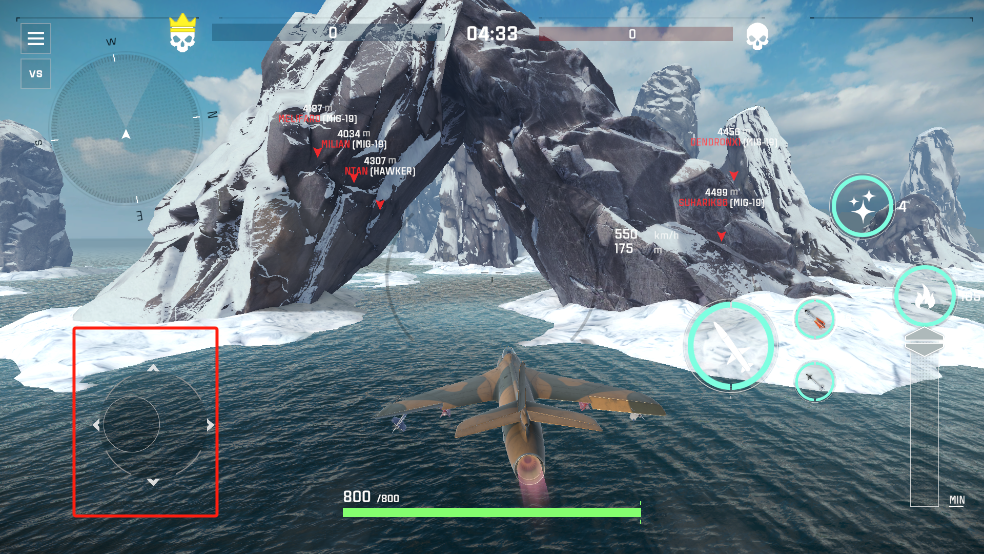Pitch using the joystick up arrow
This screenshot has height=554, width=984.
(x=153, y=368)
